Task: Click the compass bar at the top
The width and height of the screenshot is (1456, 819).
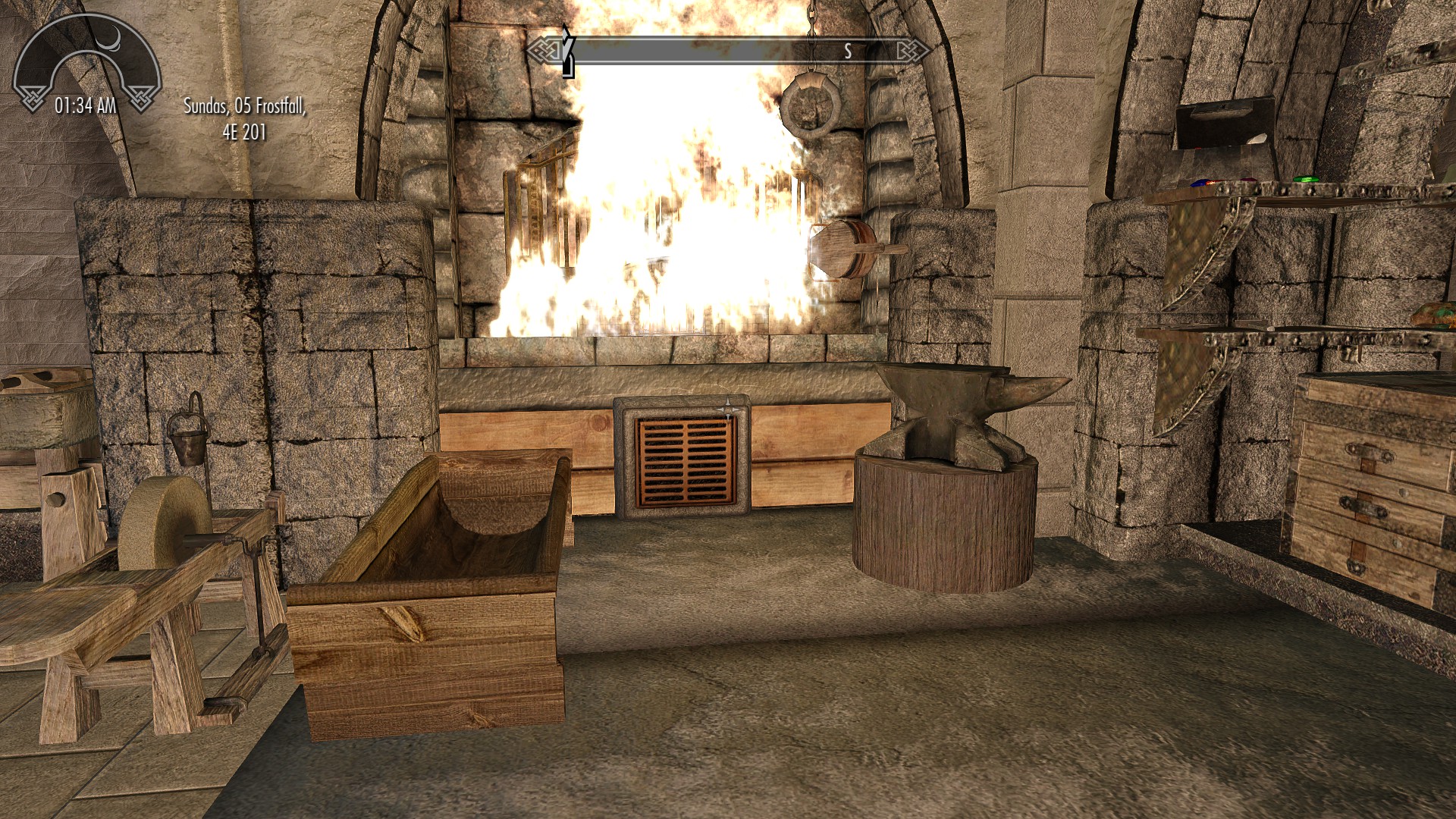Action: pyautogui.click(x=728, y=51)
